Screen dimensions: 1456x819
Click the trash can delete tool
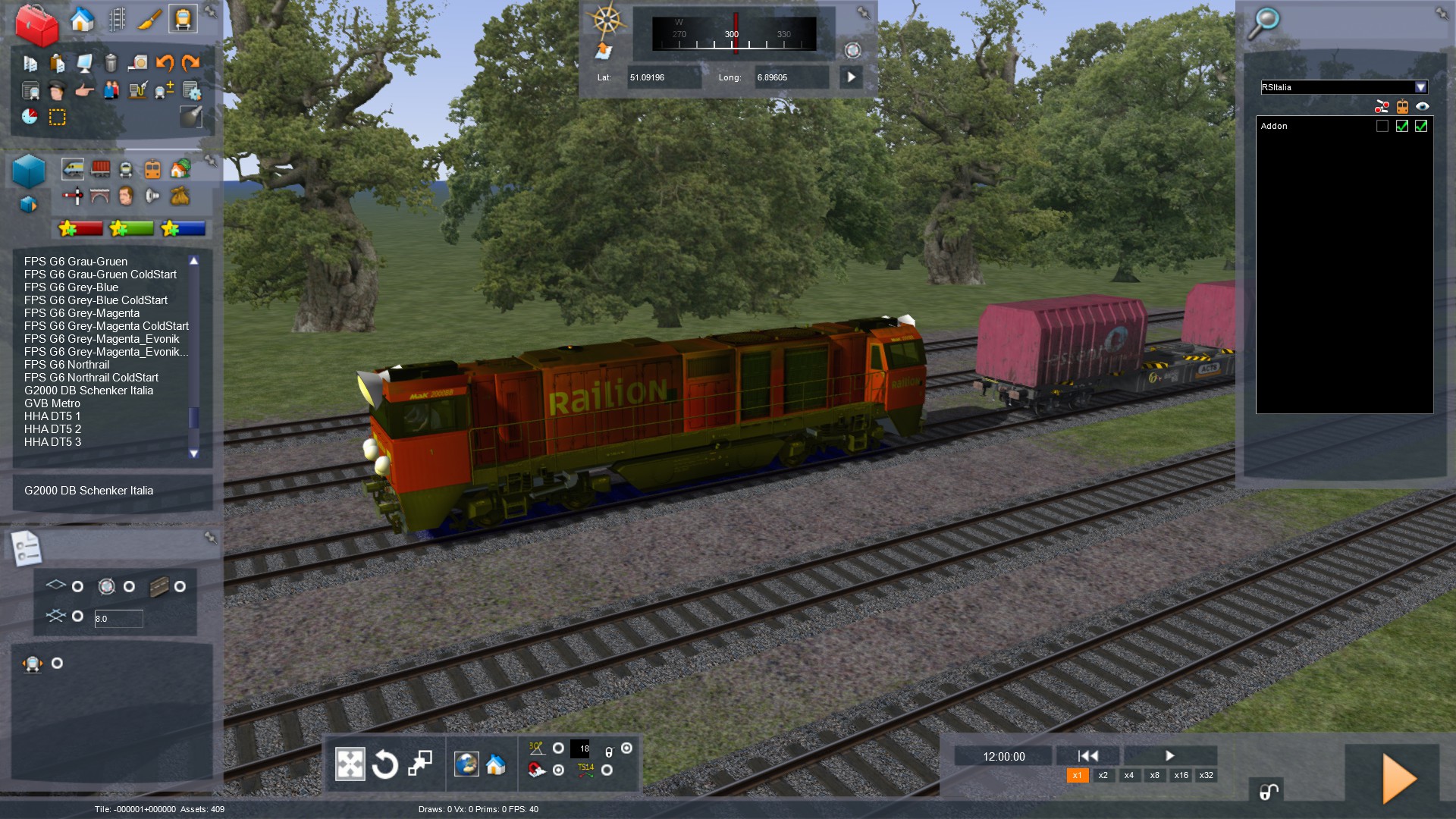pyautogui.click(x=111, y=63)
